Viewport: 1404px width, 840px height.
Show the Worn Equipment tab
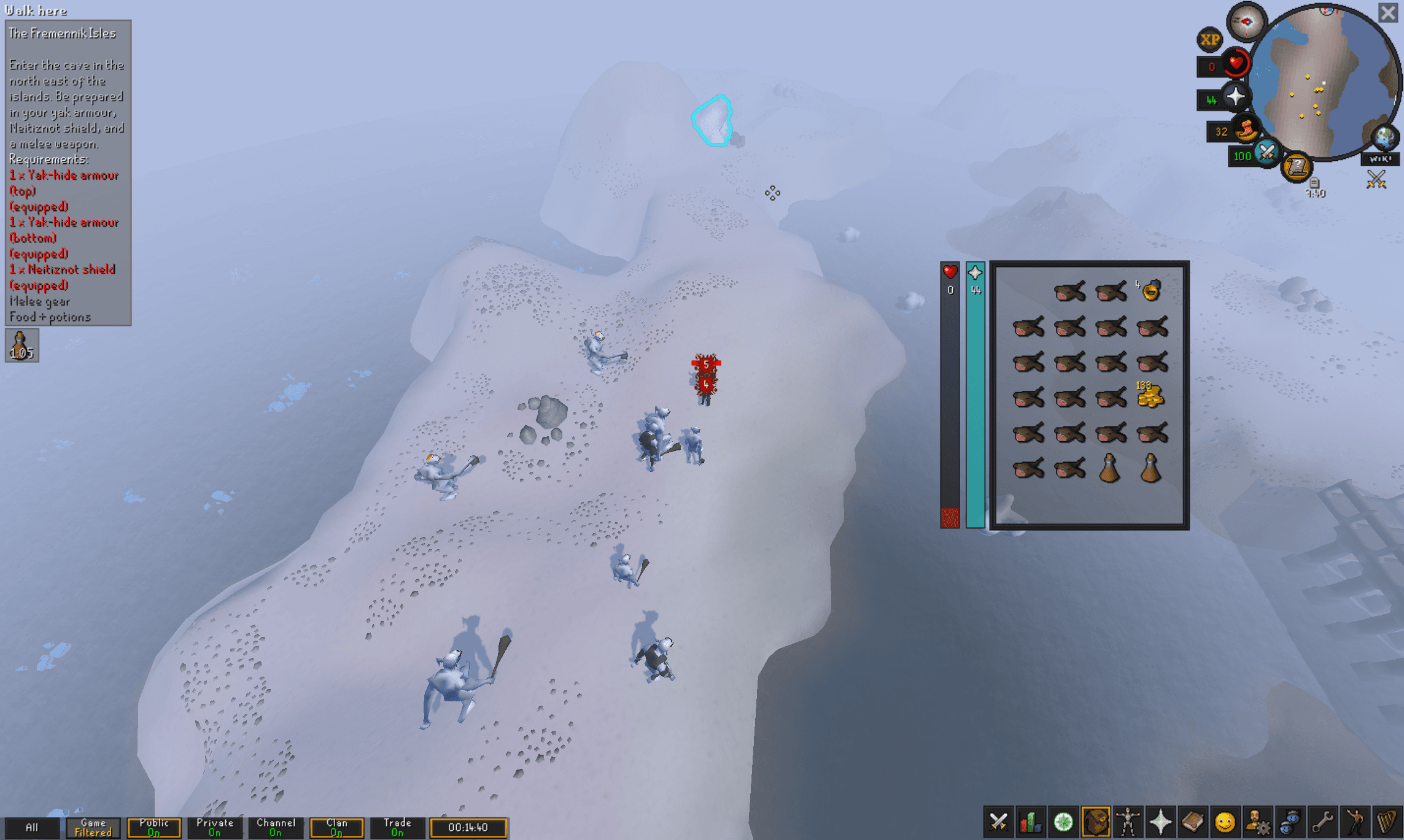1128,822
